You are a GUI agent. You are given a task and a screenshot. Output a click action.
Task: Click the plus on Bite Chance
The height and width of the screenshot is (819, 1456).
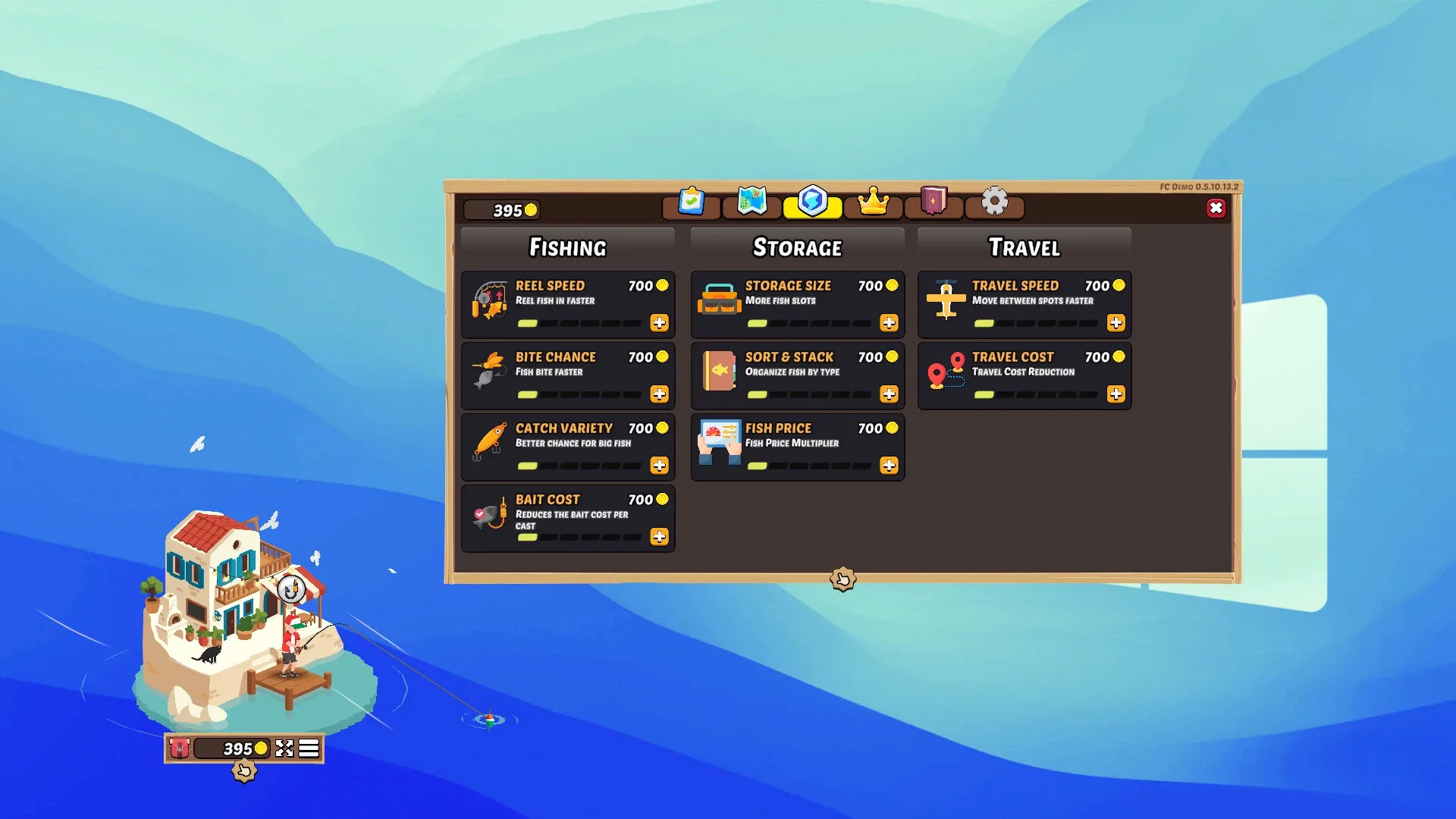click(660, 394)
